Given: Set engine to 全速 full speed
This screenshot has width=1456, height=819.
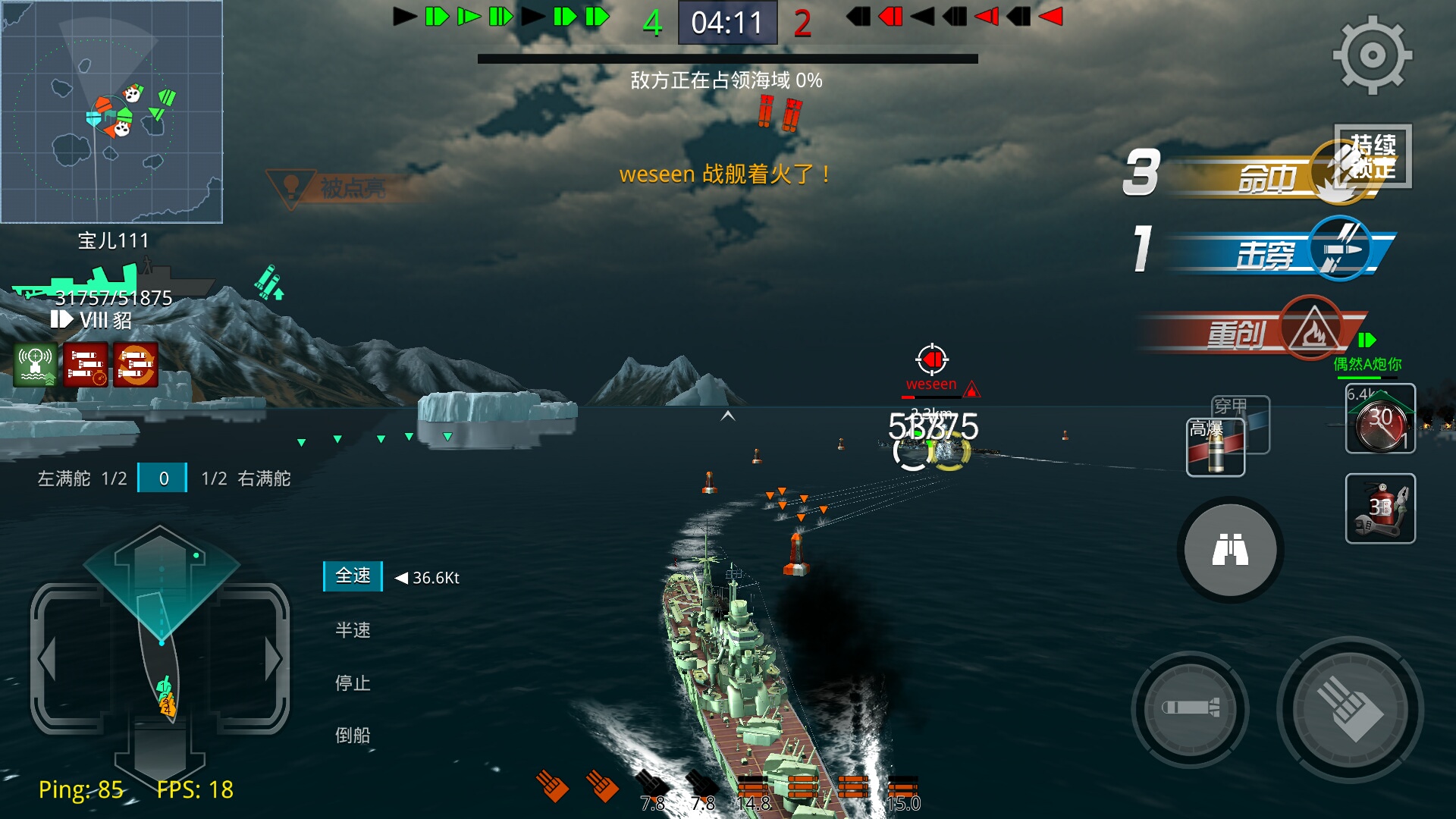Looking at the screenshot, I should (353, 576).
